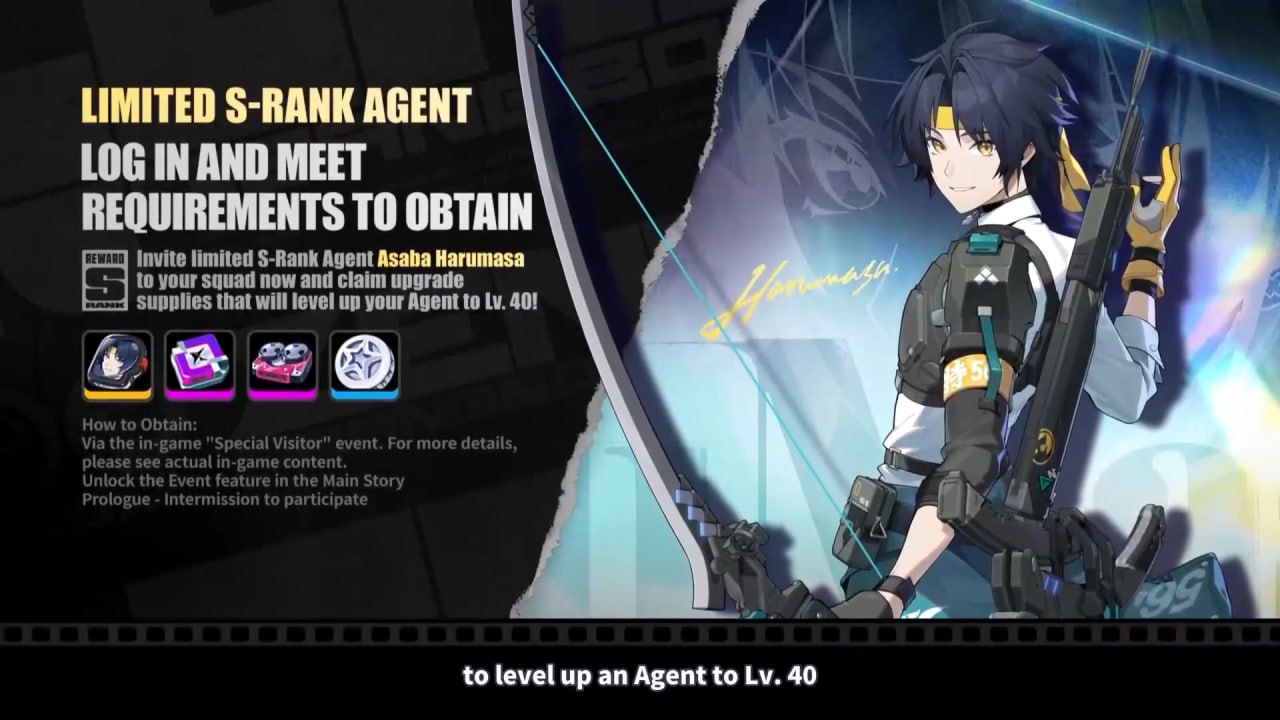This screenshot has width=1280, height=720.
Task: Select the purple chip reward icon
Action: pos(199,365)
